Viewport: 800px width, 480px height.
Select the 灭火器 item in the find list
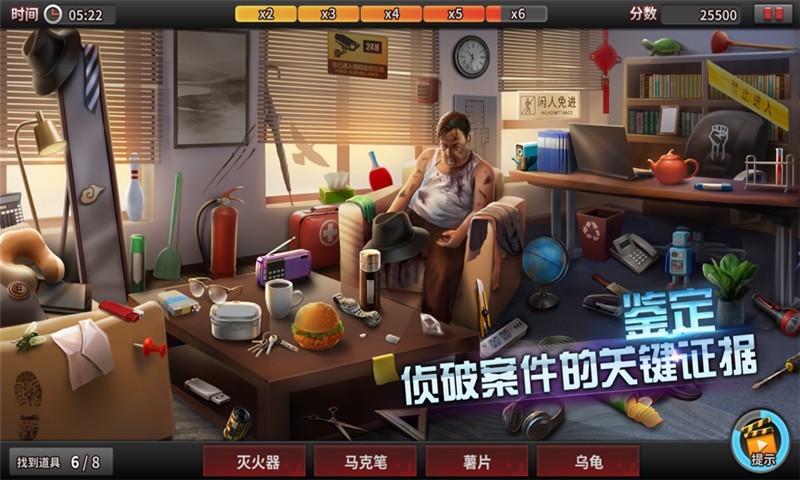click(x=256, y=462)
